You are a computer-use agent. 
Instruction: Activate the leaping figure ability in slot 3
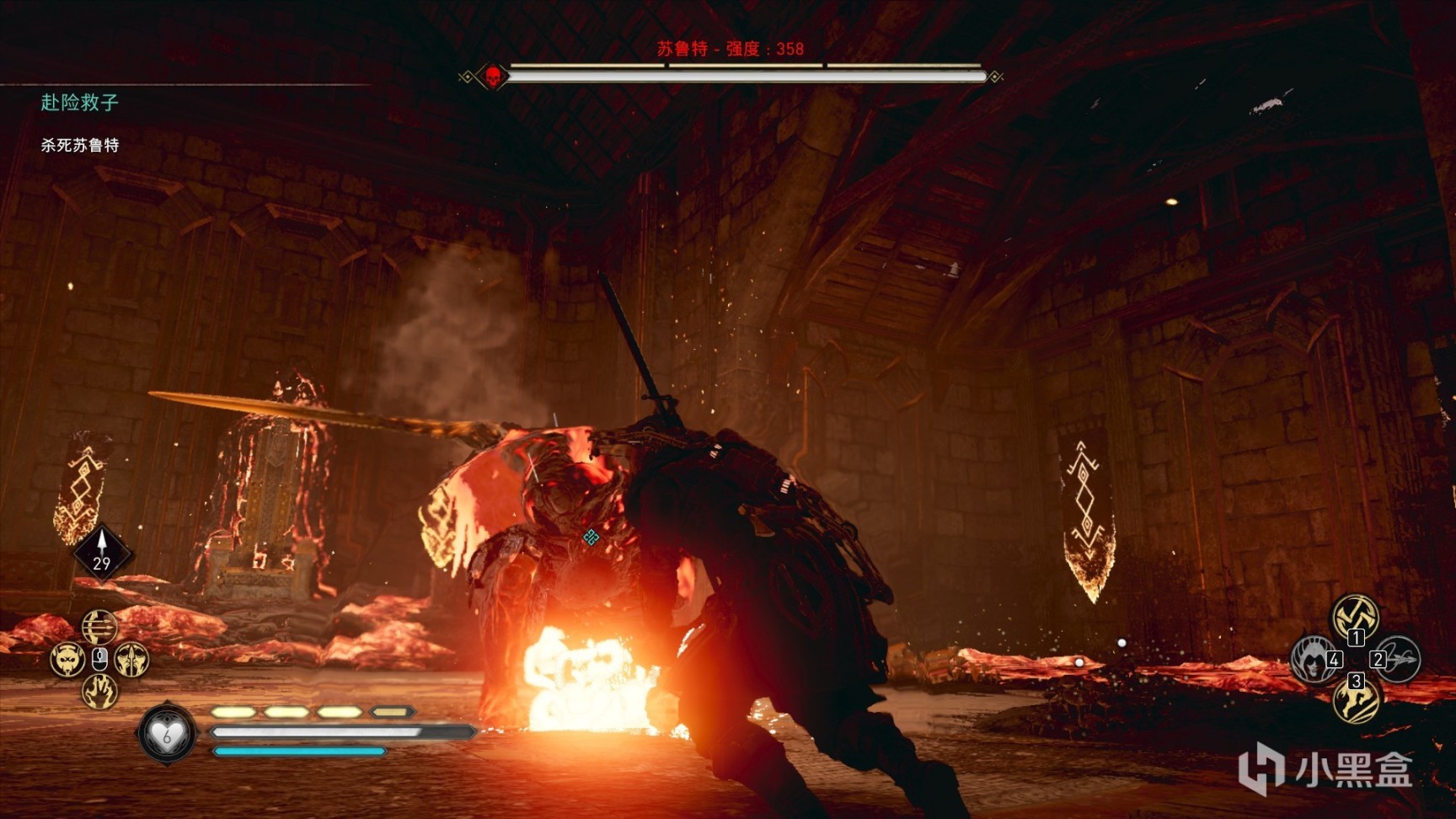click(1356, 699)
